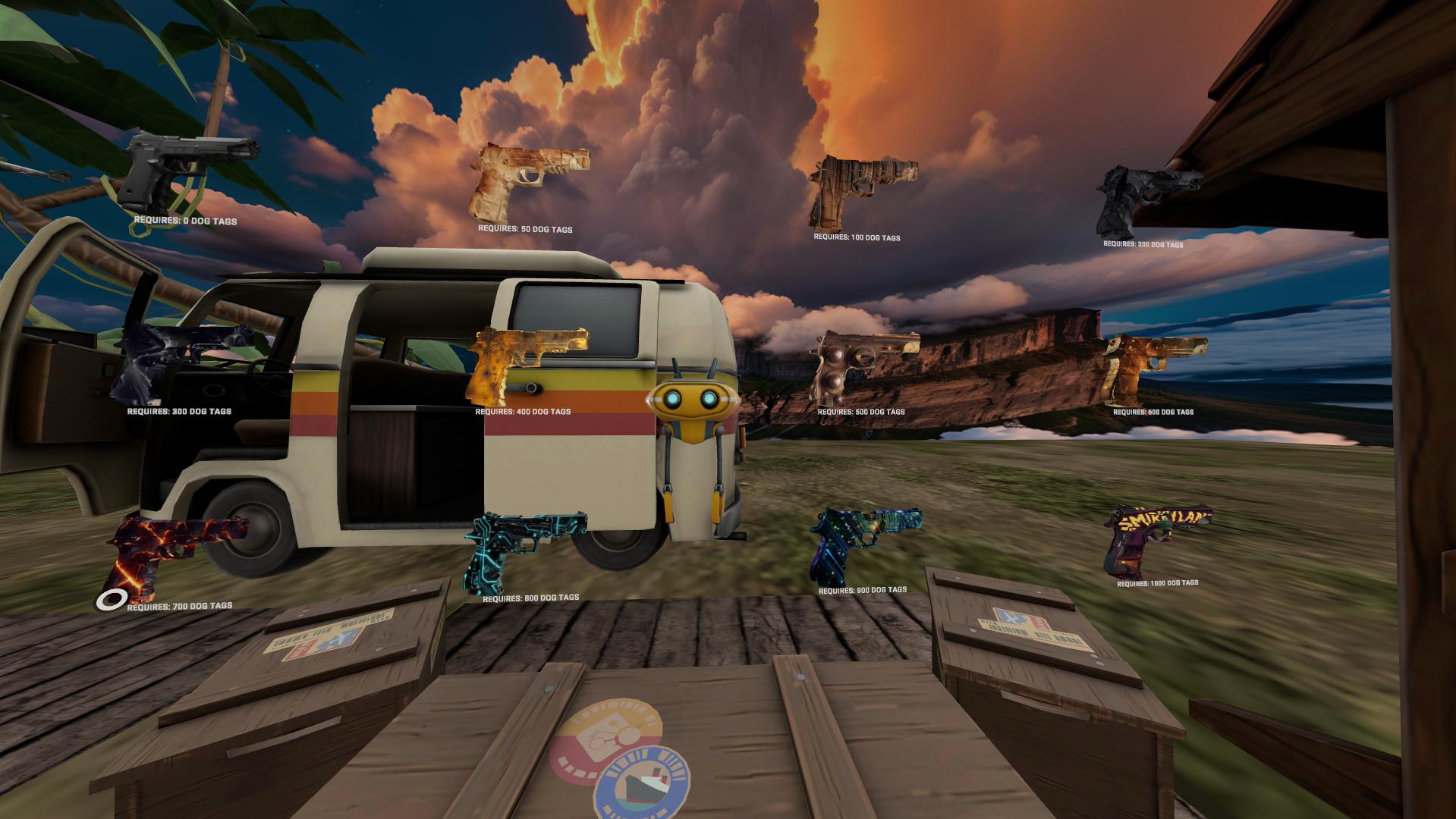Select the circuit pistol requiring 800 dog tags
Image resolution: width=1456 pixels, height=819 pixels.
pos(524,548)
